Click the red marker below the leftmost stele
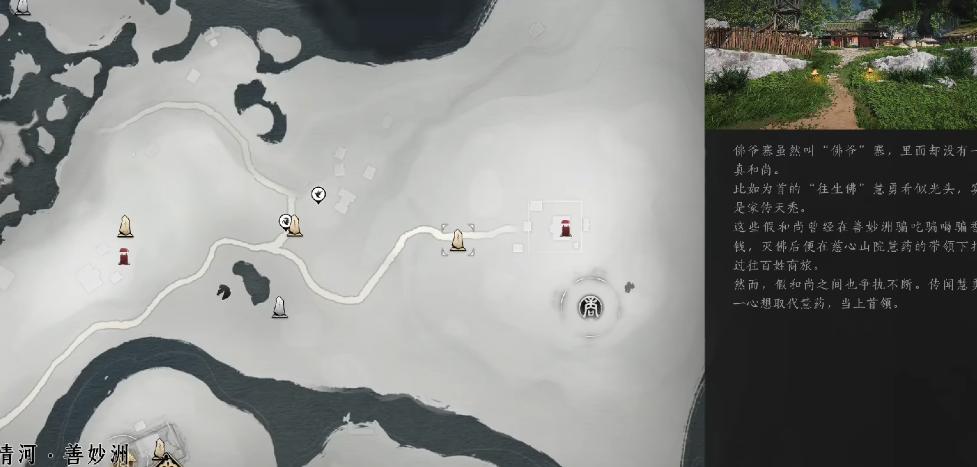The image size is (977, 467). (x=123, y=256)
